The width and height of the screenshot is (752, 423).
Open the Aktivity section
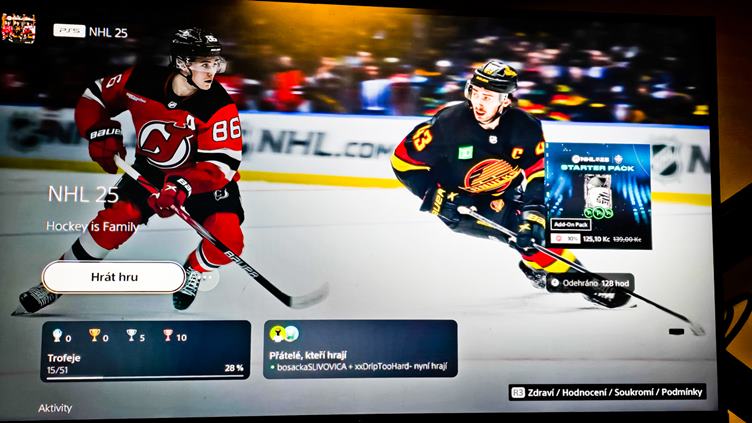point(55,408)
